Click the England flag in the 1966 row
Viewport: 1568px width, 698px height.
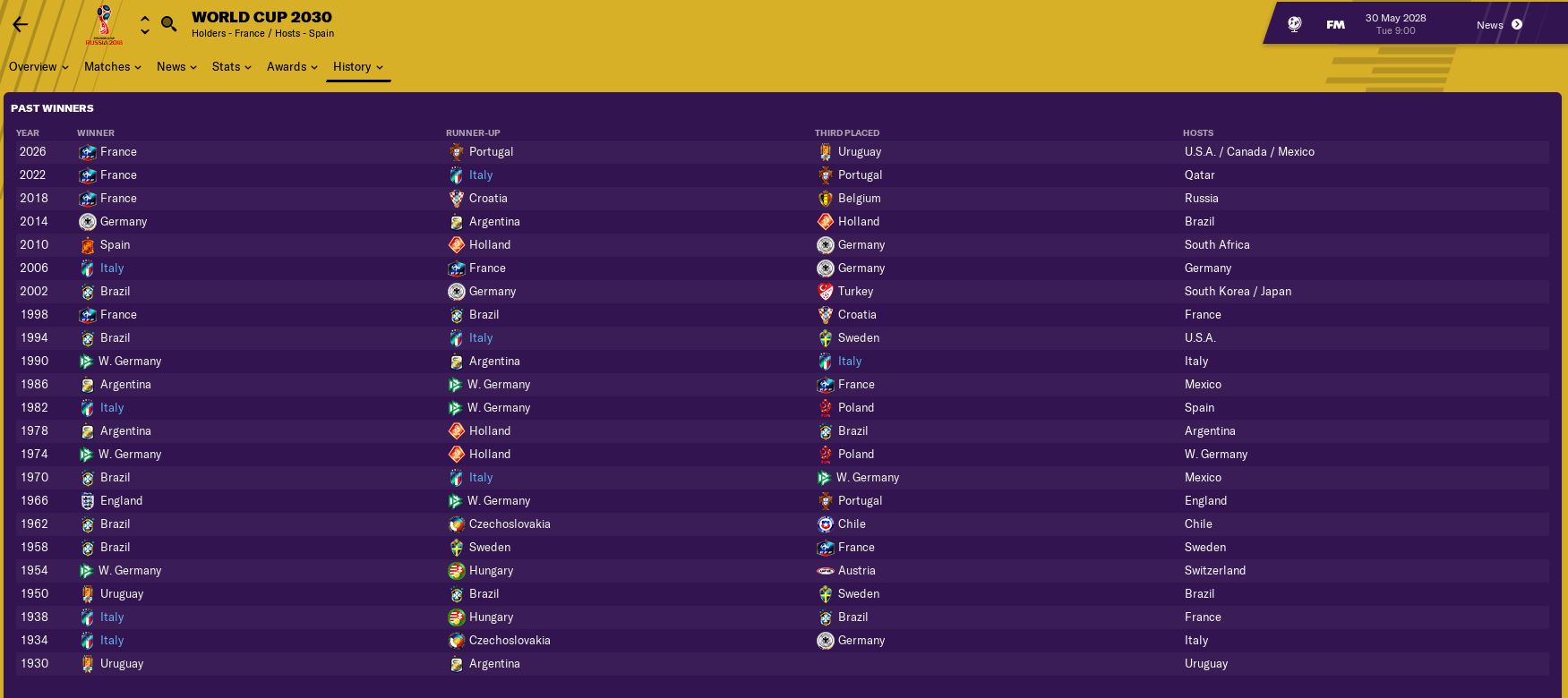88,500
